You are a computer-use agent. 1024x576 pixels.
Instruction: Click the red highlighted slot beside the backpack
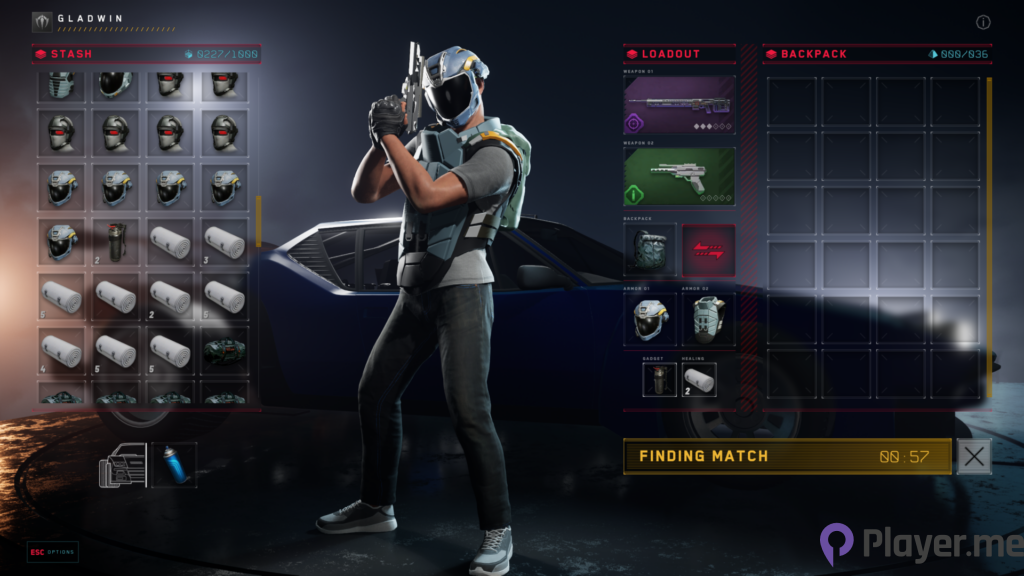coord(708,250)
